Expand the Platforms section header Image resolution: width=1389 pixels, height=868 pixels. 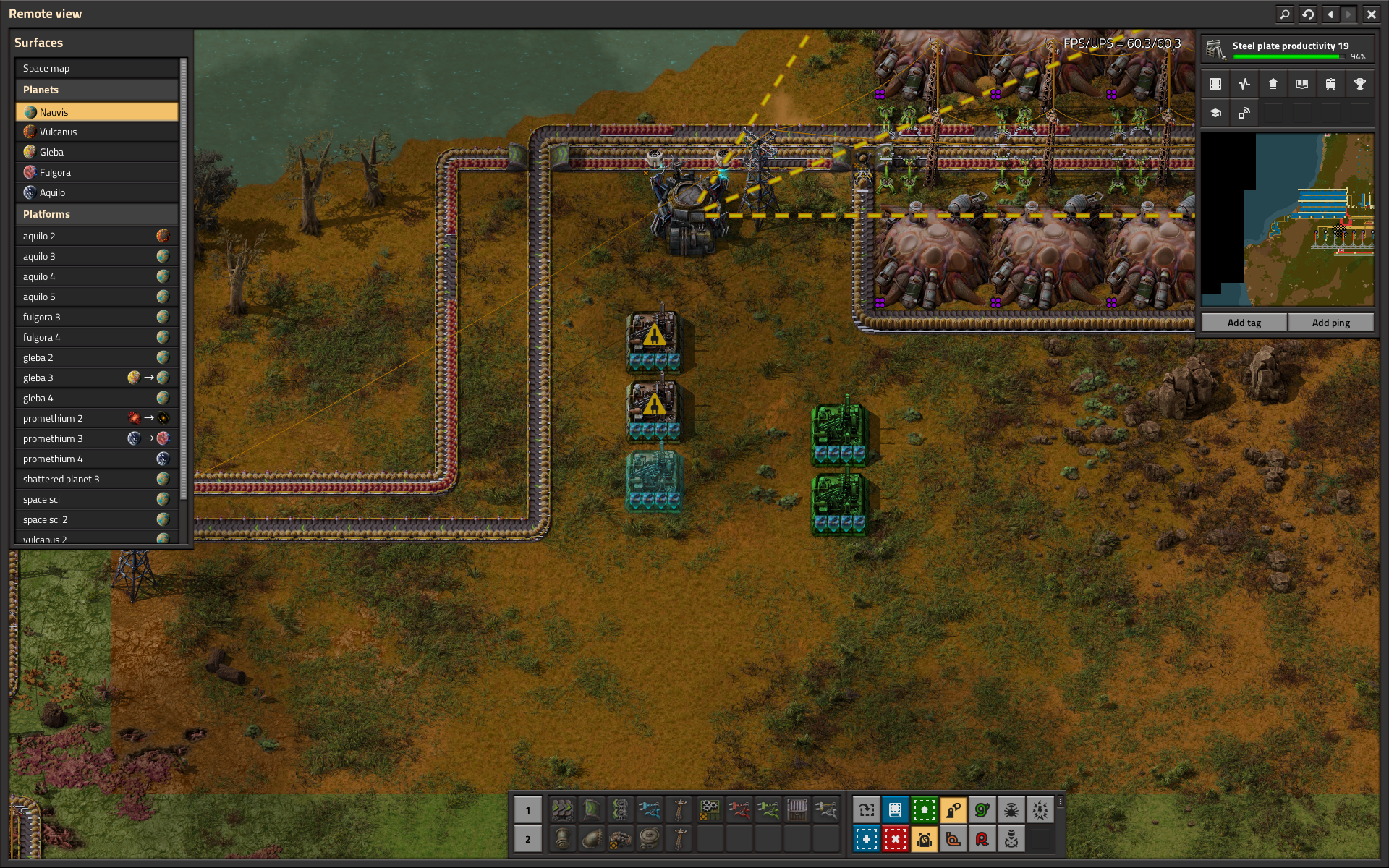97,213
